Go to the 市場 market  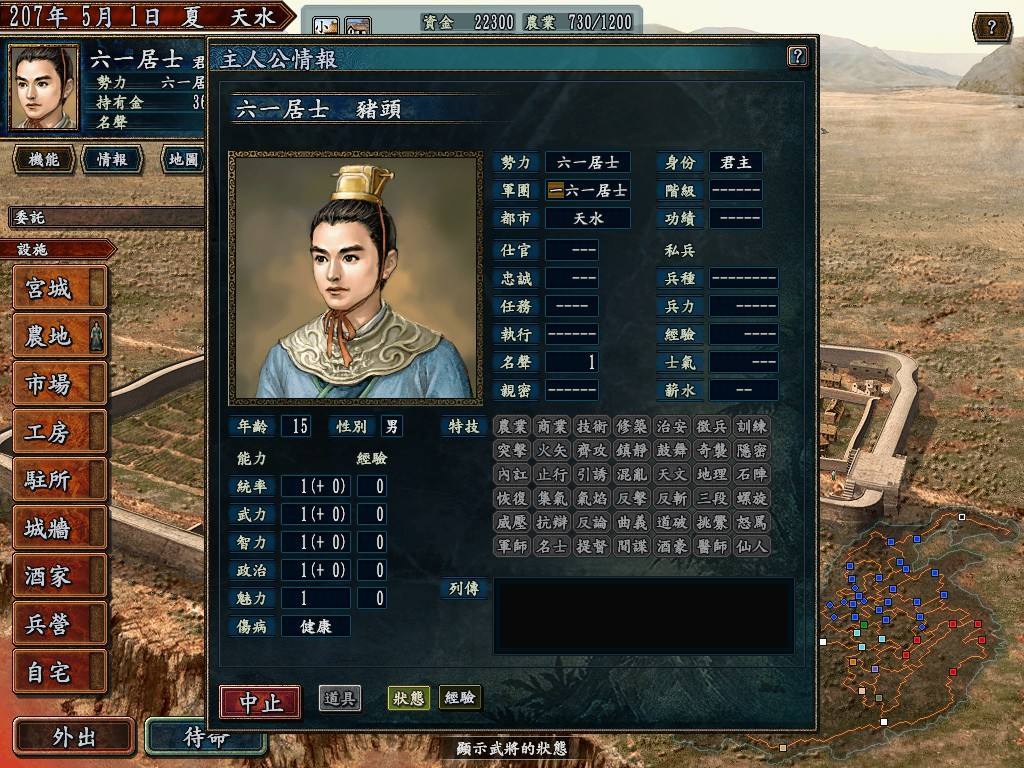tap(59, 384)
